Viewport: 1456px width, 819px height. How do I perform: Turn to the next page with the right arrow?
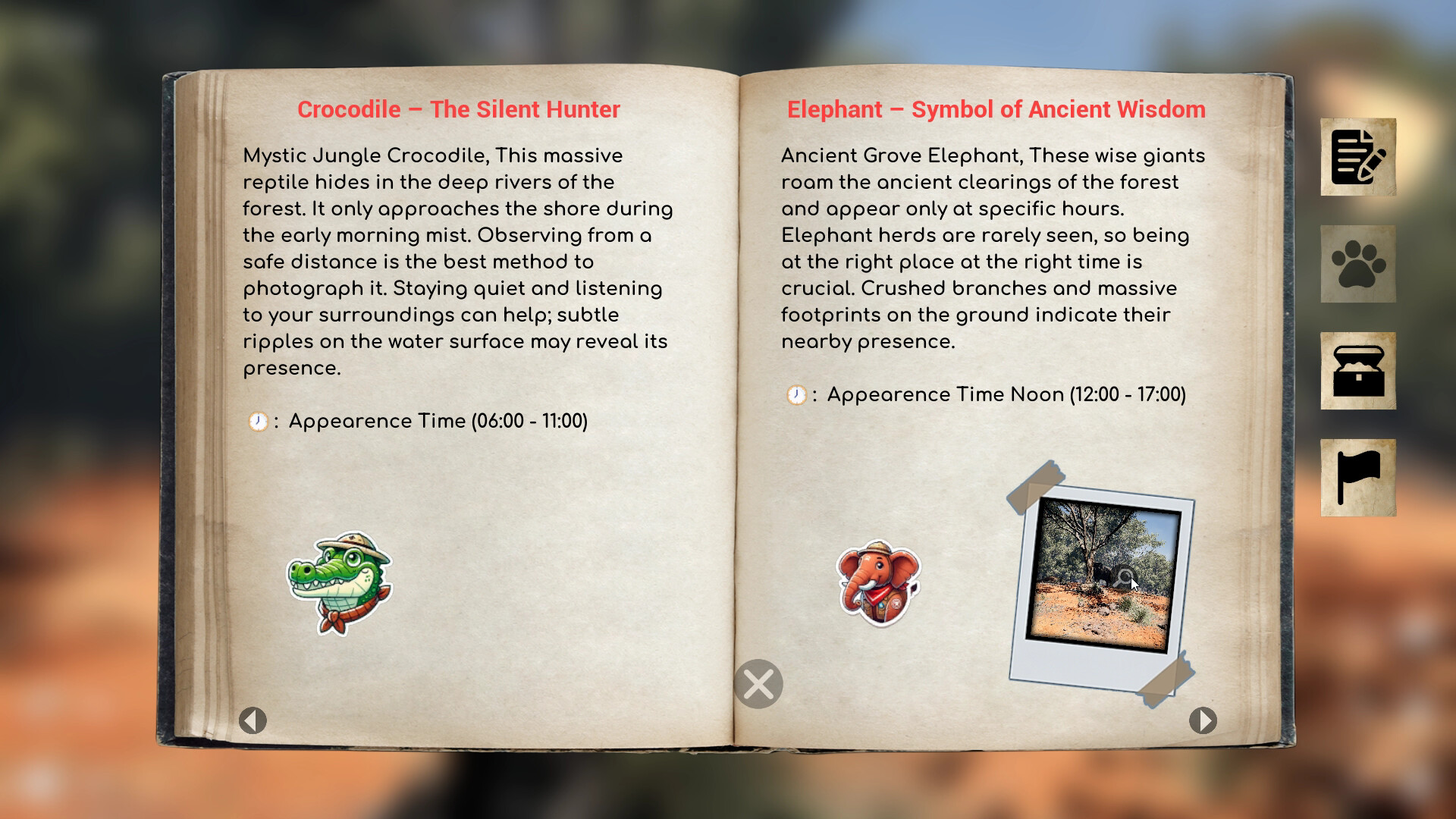coord(1202,721)
